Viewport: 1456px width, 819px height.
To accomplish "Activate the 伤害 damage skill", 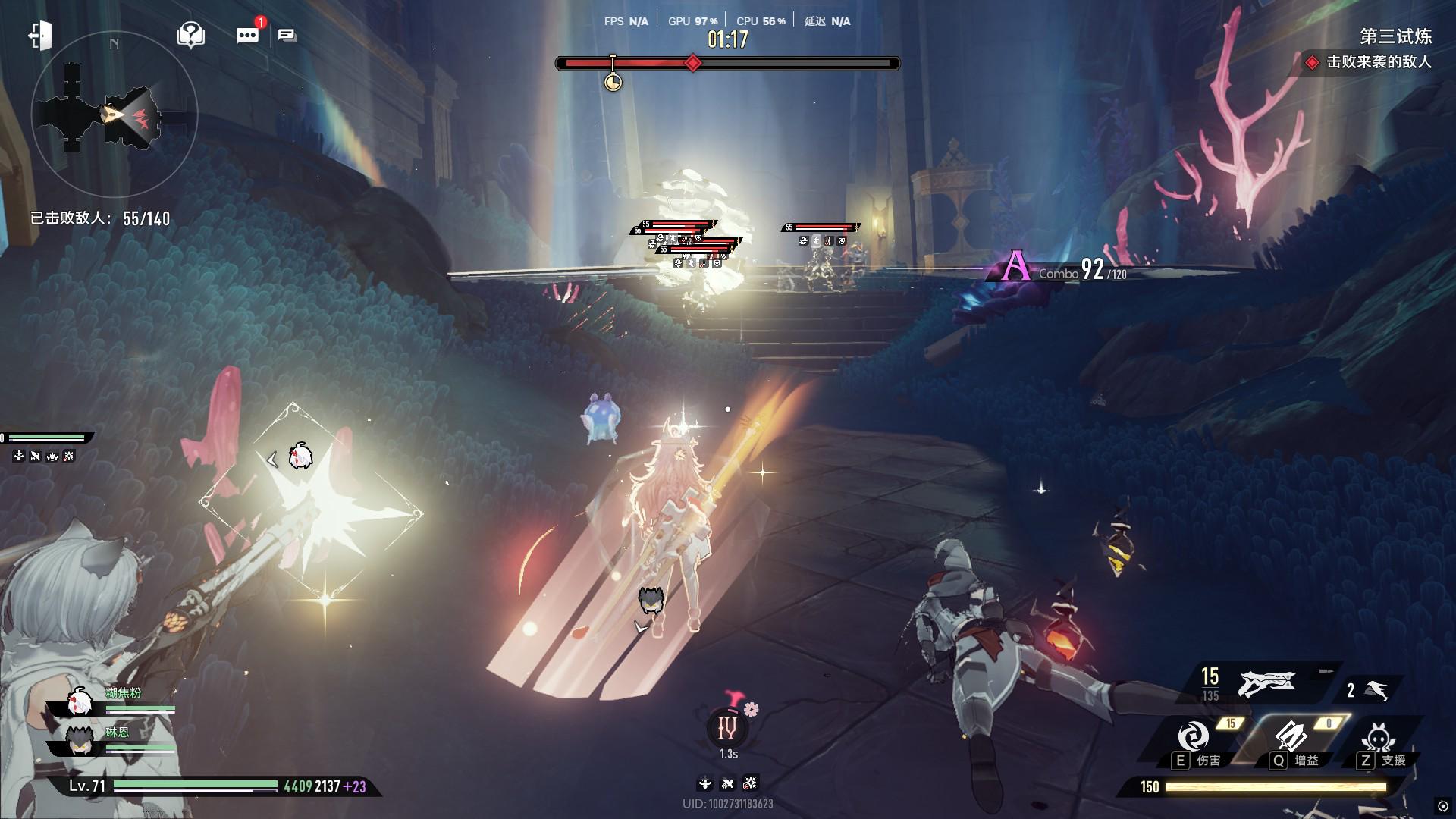I will point(1194,736).
